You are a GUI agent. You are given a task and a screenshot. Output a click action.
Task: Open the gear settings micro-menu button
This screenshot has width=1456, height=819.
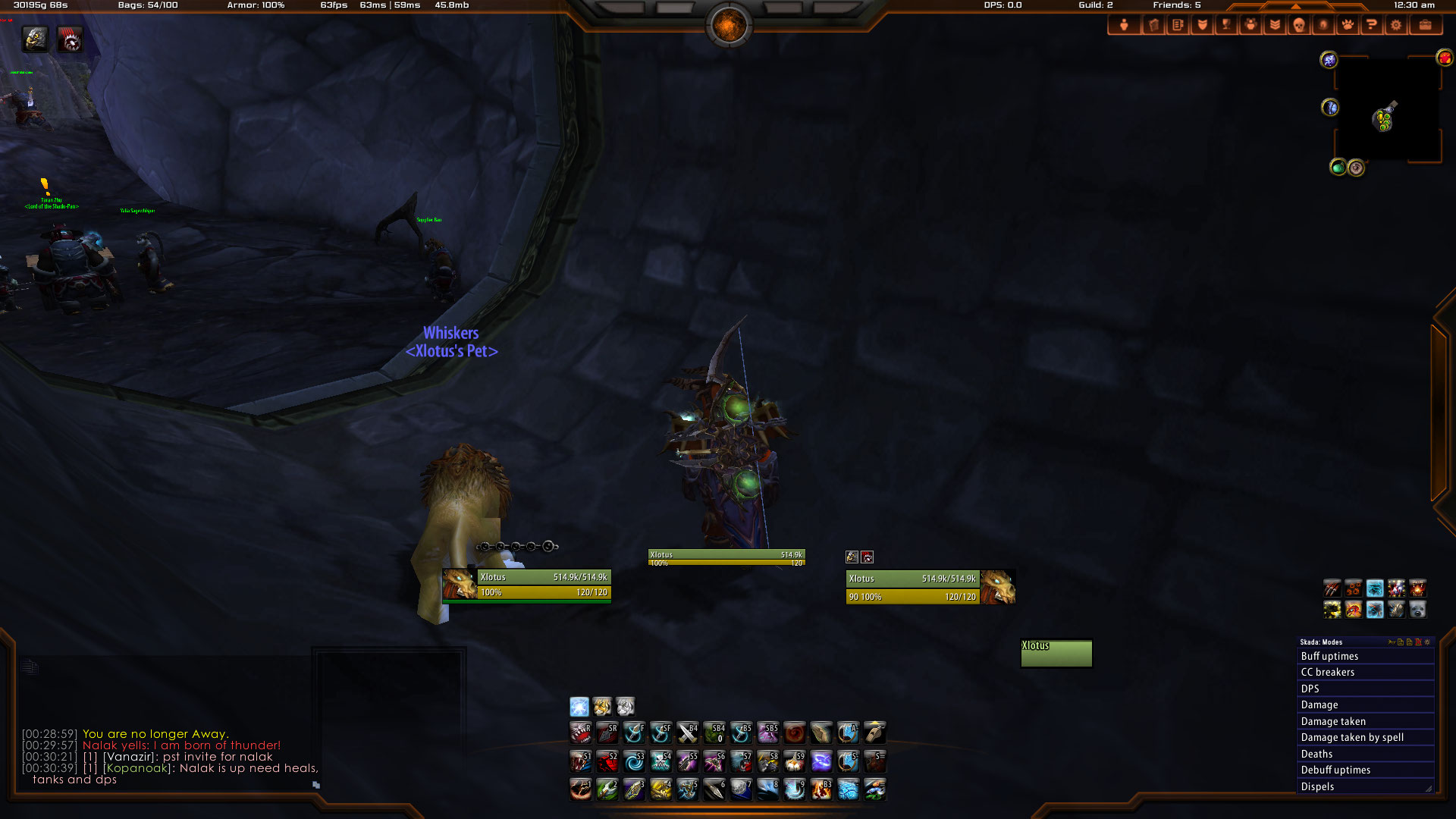point(1395,25)
